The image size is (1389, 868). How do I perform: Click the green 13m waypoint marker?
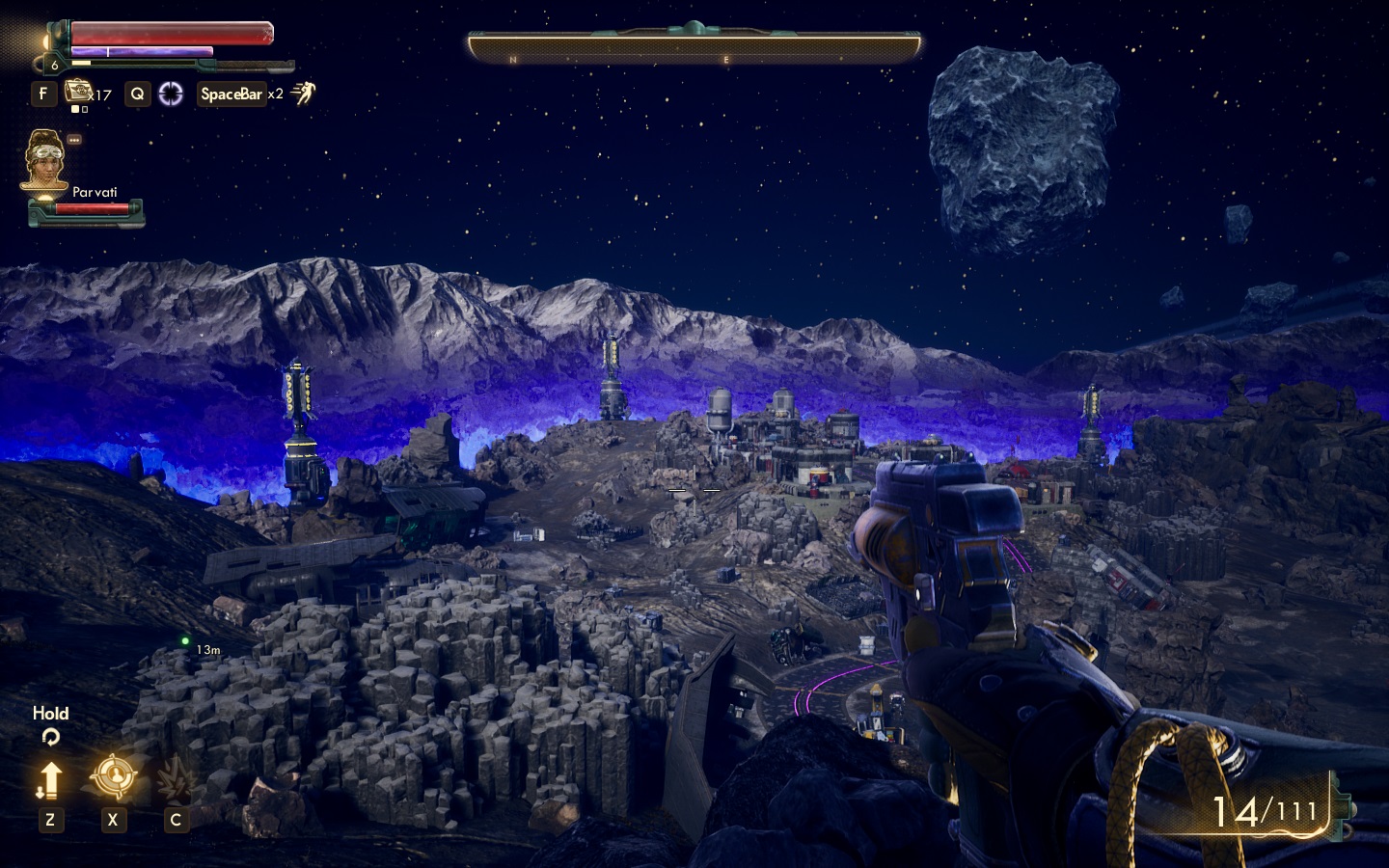tap(184, 640)
